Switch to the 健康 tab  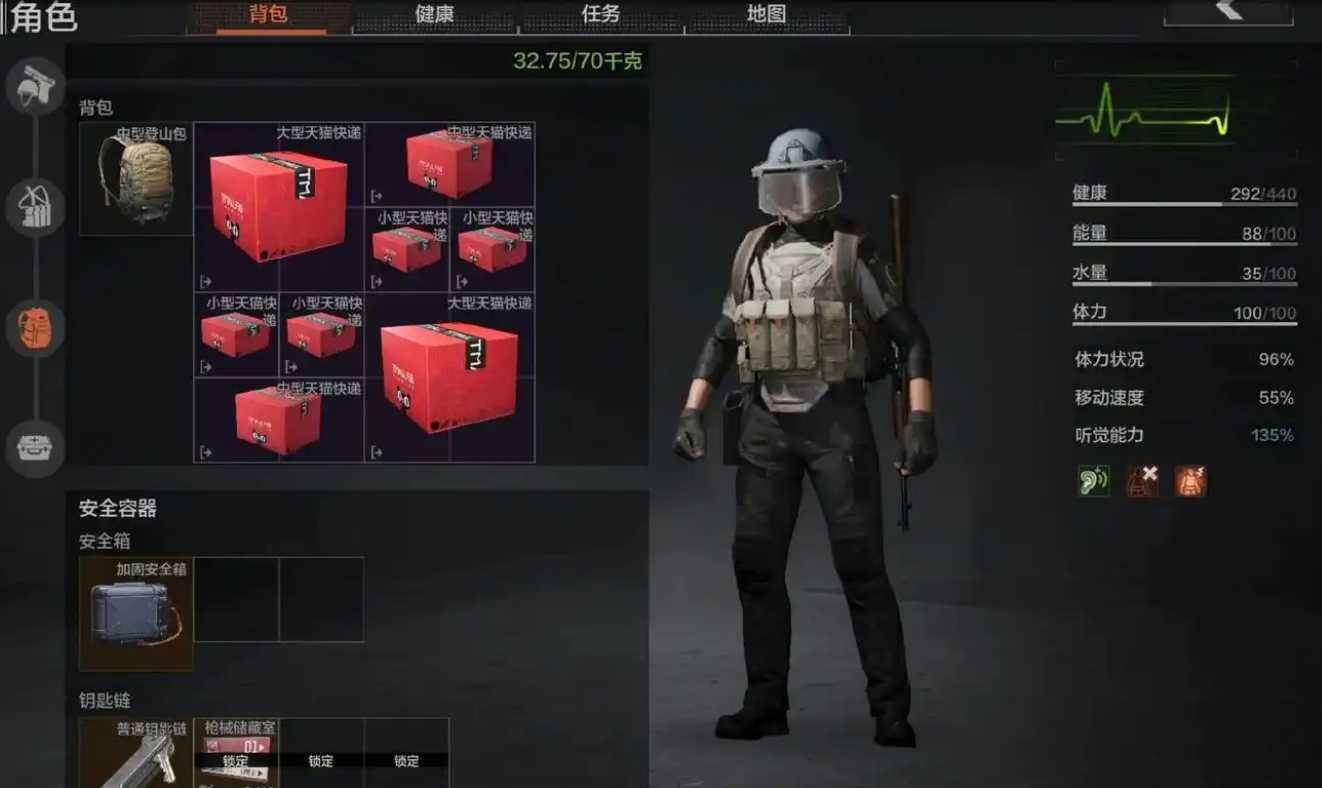(434, 15)
